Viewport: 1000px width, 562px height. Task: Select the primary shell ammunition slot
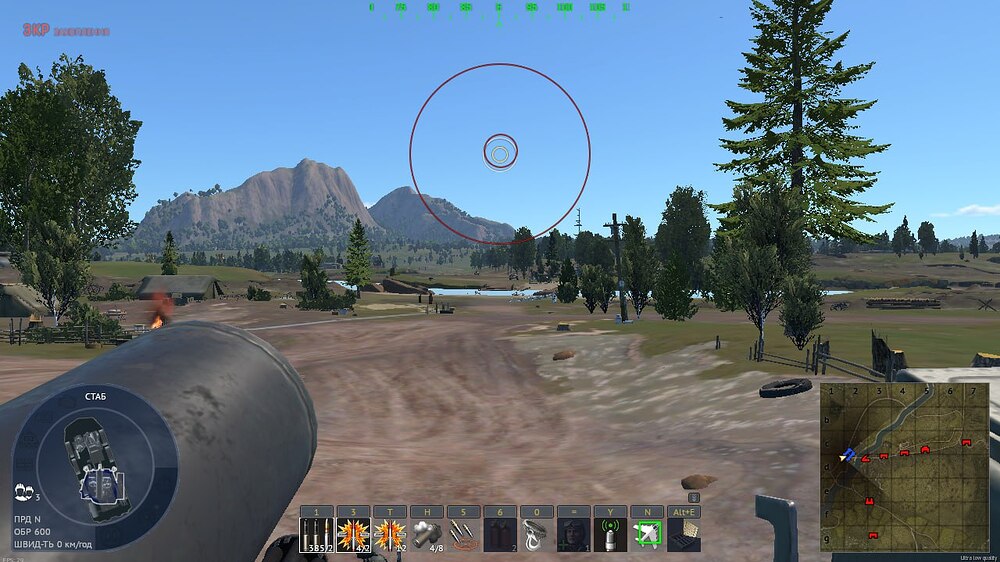pos(317,535)
